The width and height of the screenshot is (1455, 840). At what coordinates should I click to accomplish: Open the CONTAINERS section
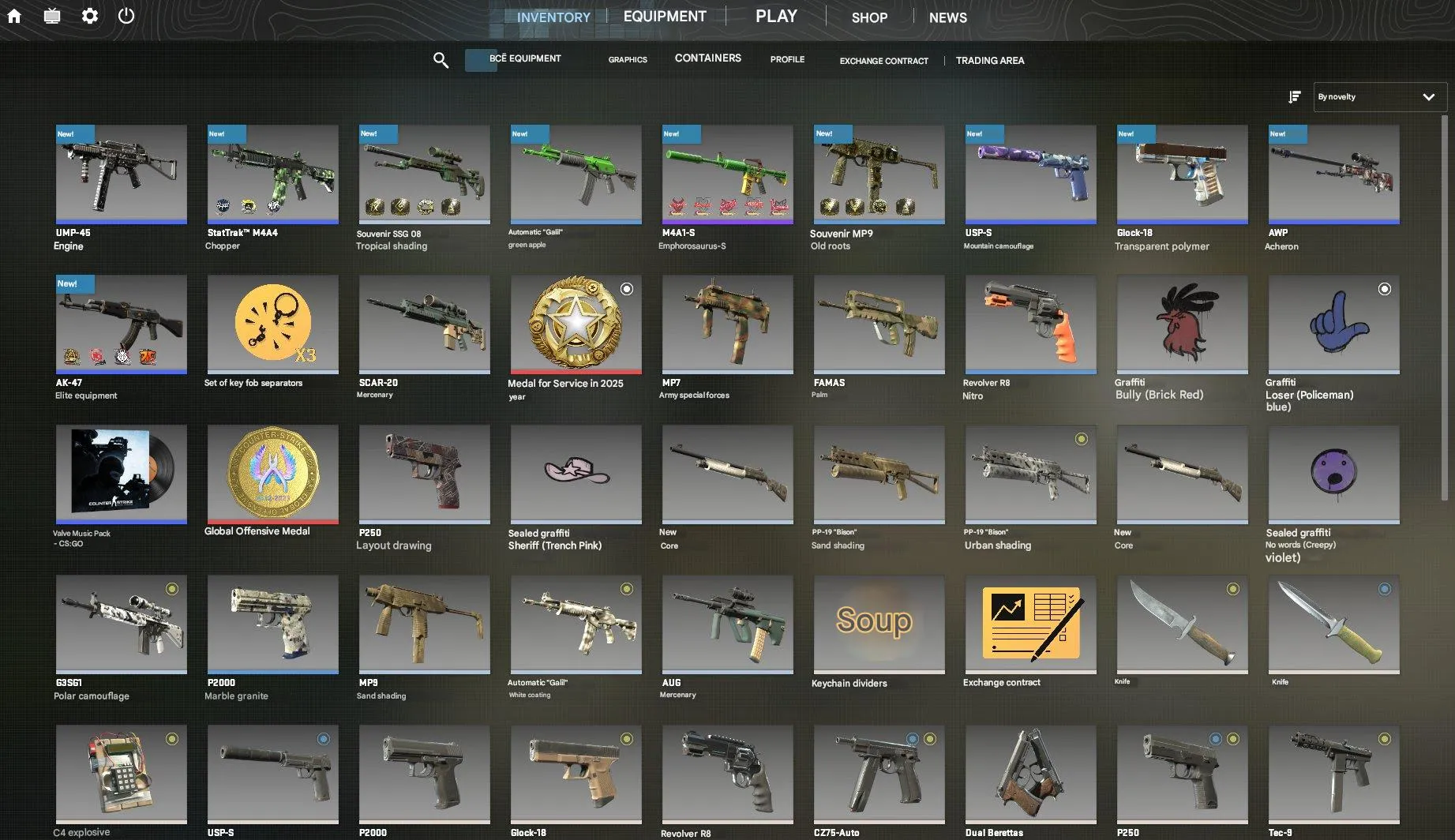coord(707,58)
